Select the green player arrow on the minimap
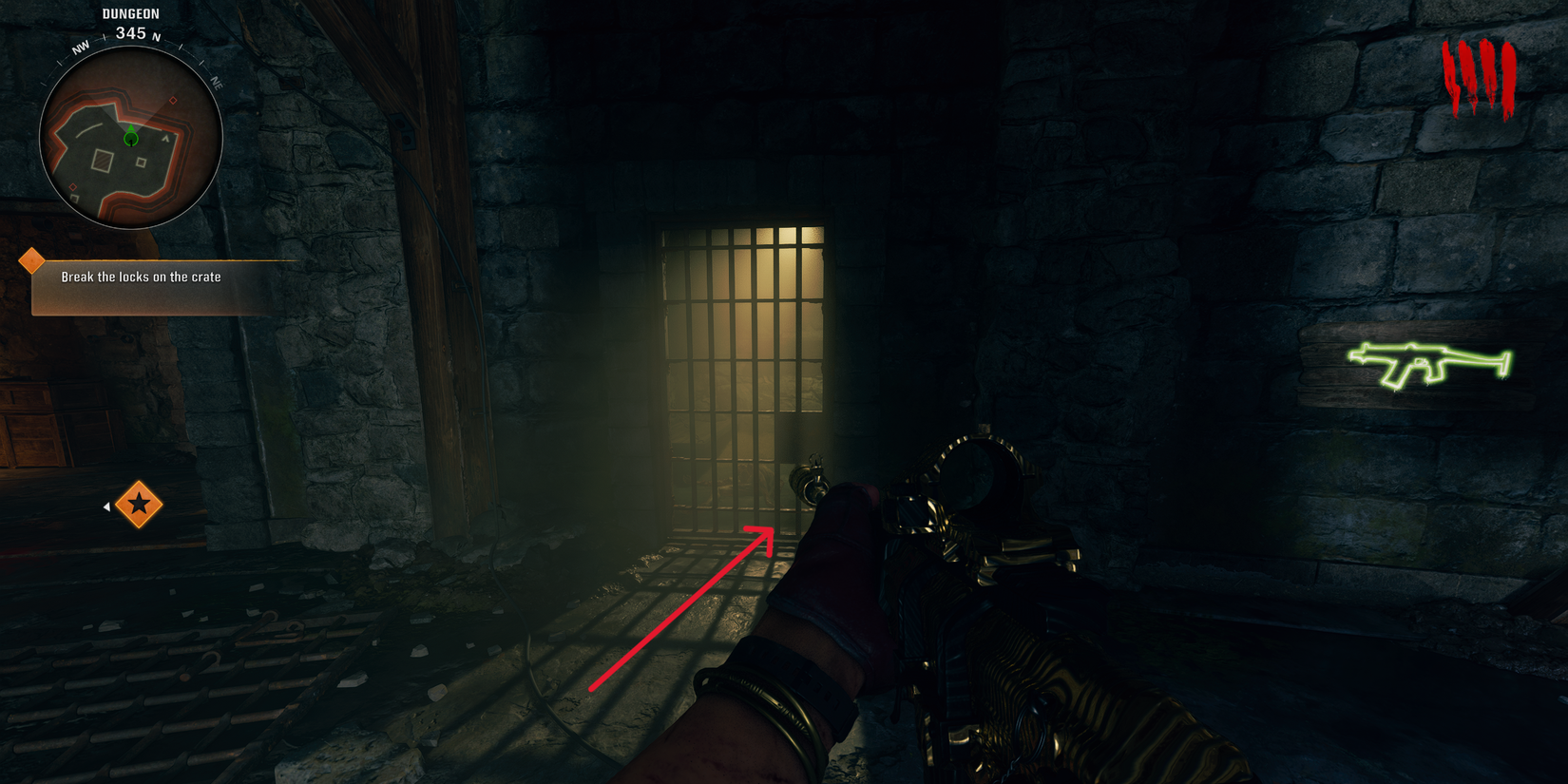The image size is (1568, 784). point(131,134)
